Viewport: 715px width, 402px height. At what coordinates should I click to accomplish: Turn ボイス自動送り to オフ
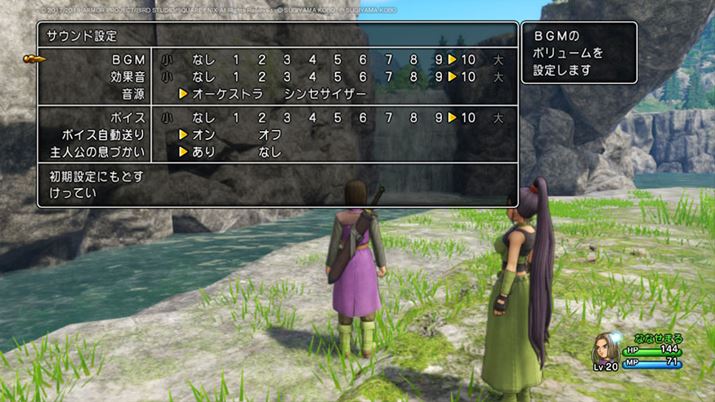[x=270, y=134]
